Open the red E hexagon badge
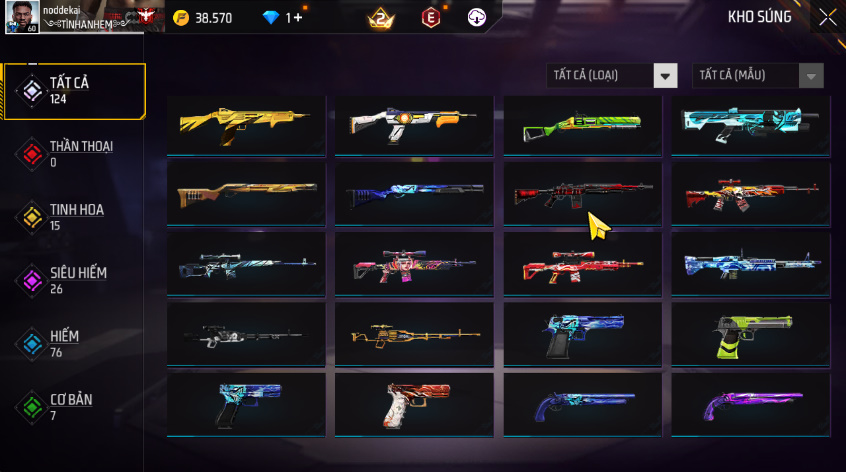 click(x=430, y=18)
